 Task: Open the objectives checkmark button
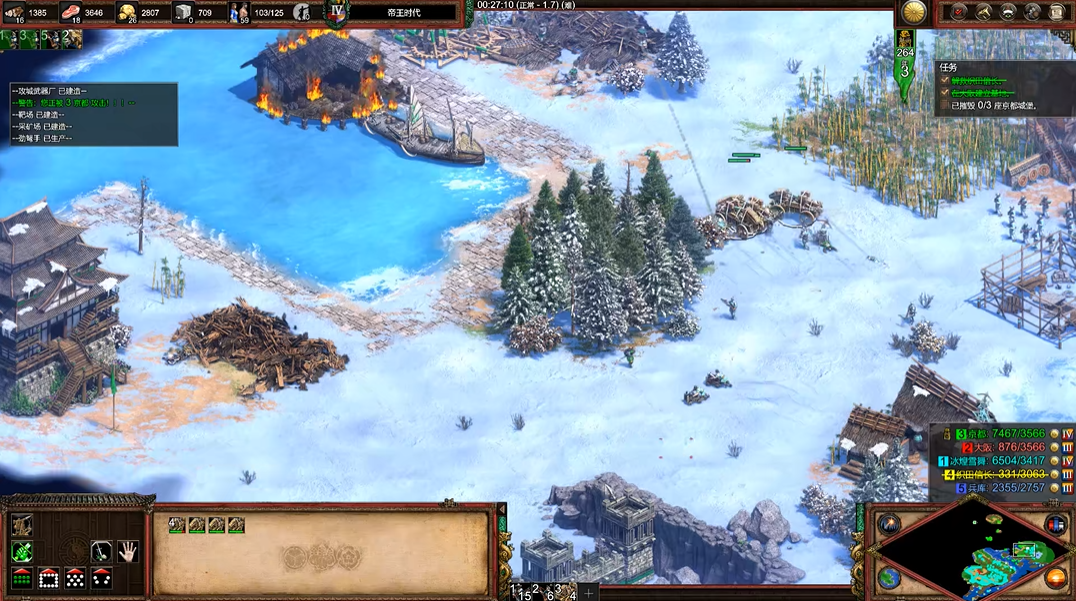pyautogui.click(x=958, y=12)
